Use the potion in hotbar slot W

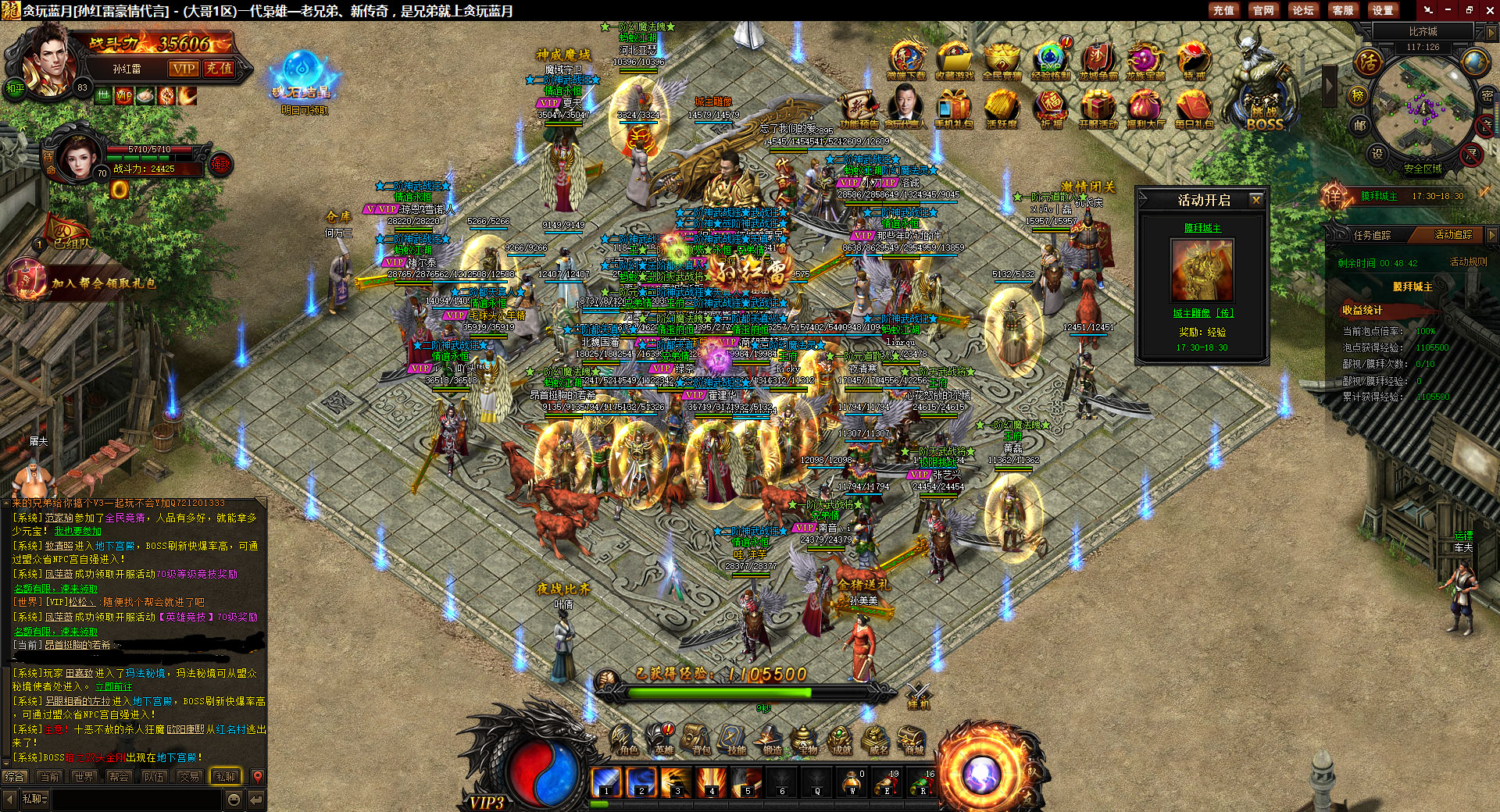coord(852,780)
